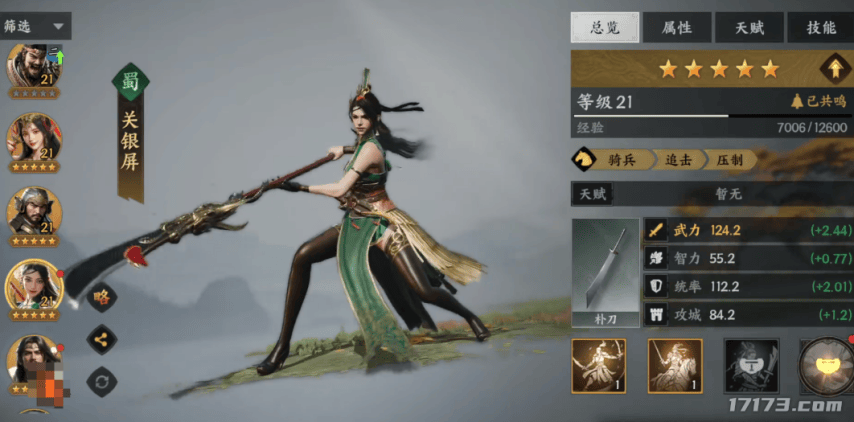Open the 属性 attributes tab
The width and height of the screenshot is (854, 422).
(x=677, y=27)
